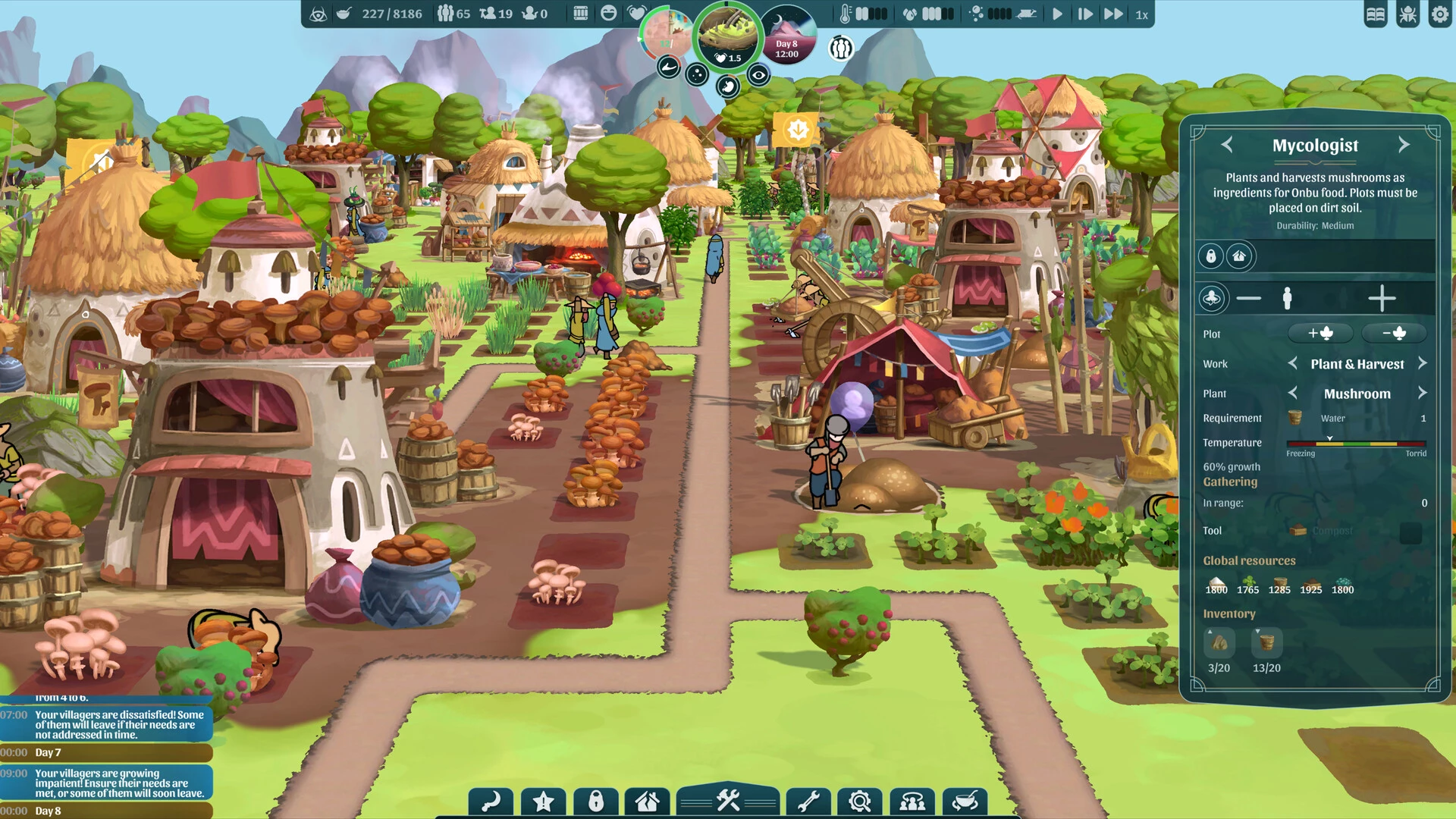Go to the previous building before Mycologist
Screen dimensions: 1456x819
(1227, 145)
